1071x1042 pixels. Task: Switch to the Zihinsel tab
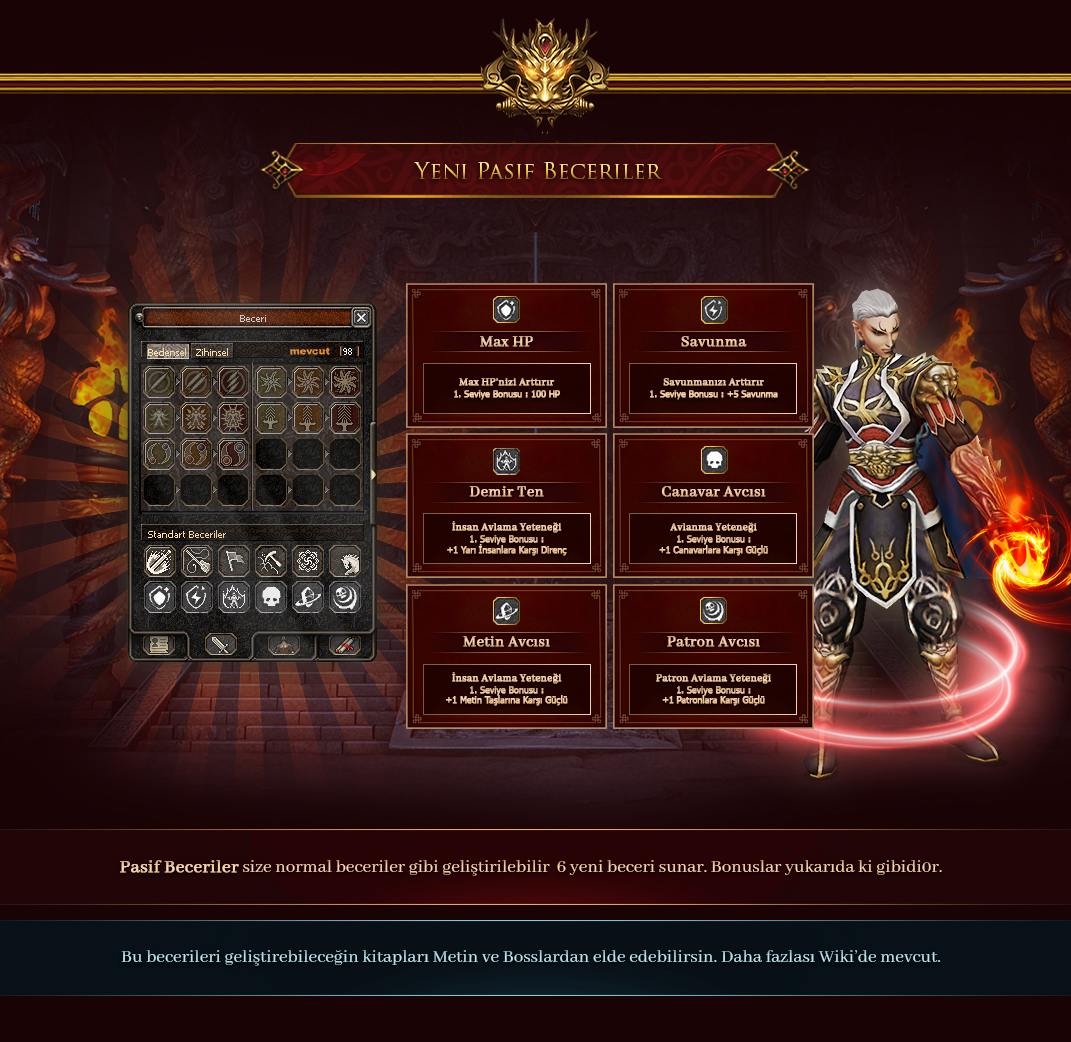click(x=212, y=352)
